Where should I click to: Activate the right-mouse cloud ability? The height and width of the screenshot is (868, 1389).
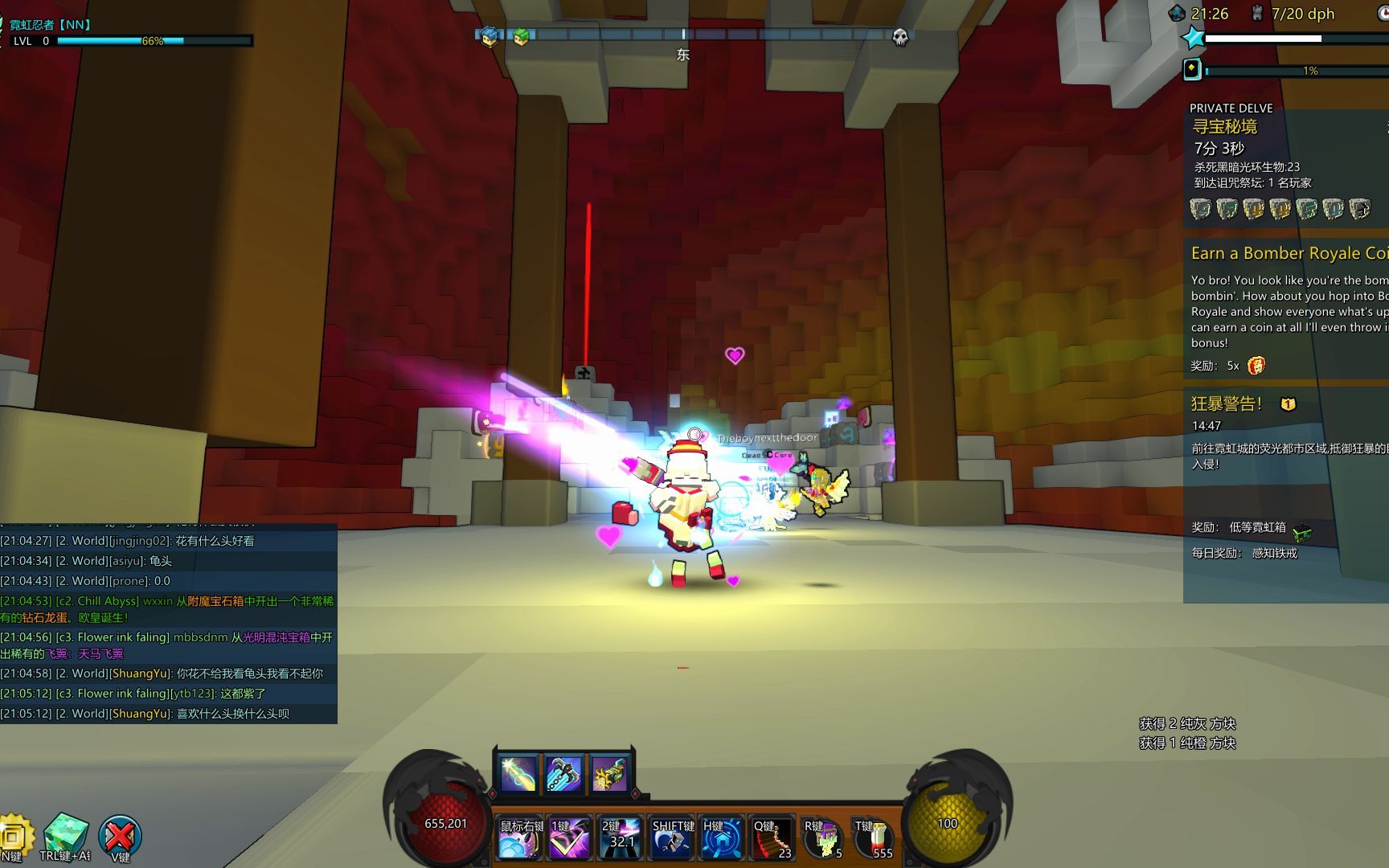pyautogui.click(x=520, y=840)
